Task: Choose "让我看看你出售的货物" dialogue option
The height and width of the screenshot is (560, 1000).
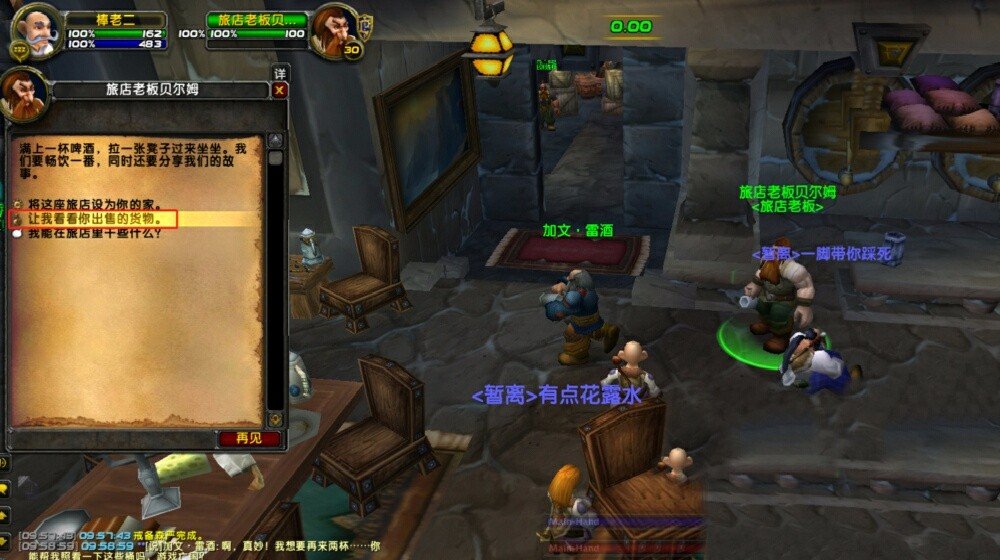Action: 96,218
